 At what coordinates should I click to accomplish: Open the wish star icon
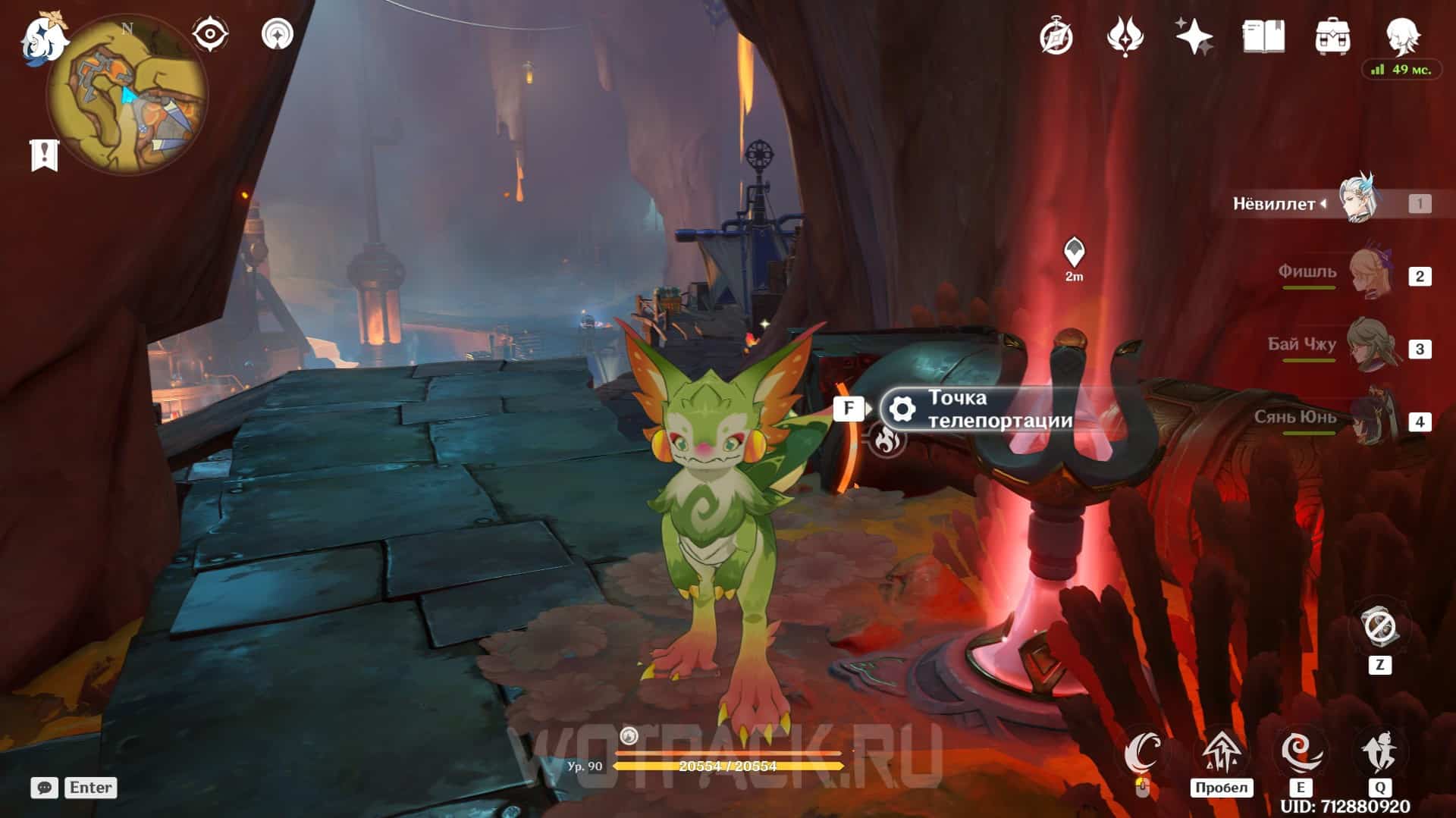[x=1194, y=36]
